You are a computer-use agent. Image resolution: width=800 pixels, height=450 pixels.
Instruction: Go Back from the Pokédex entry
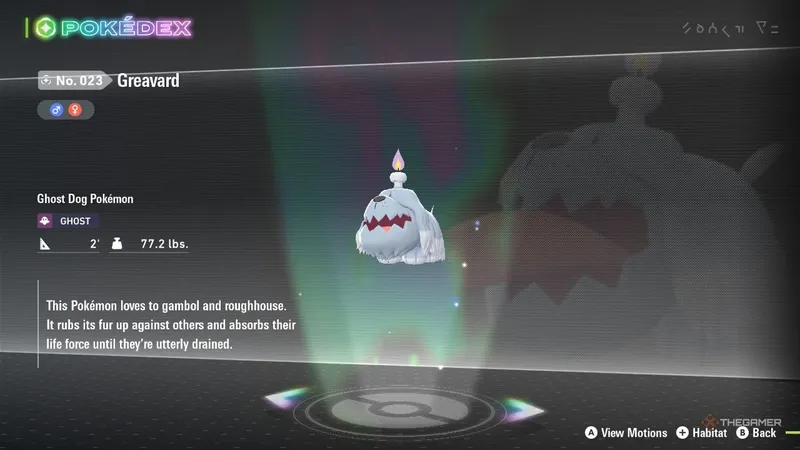pos(756,432)
